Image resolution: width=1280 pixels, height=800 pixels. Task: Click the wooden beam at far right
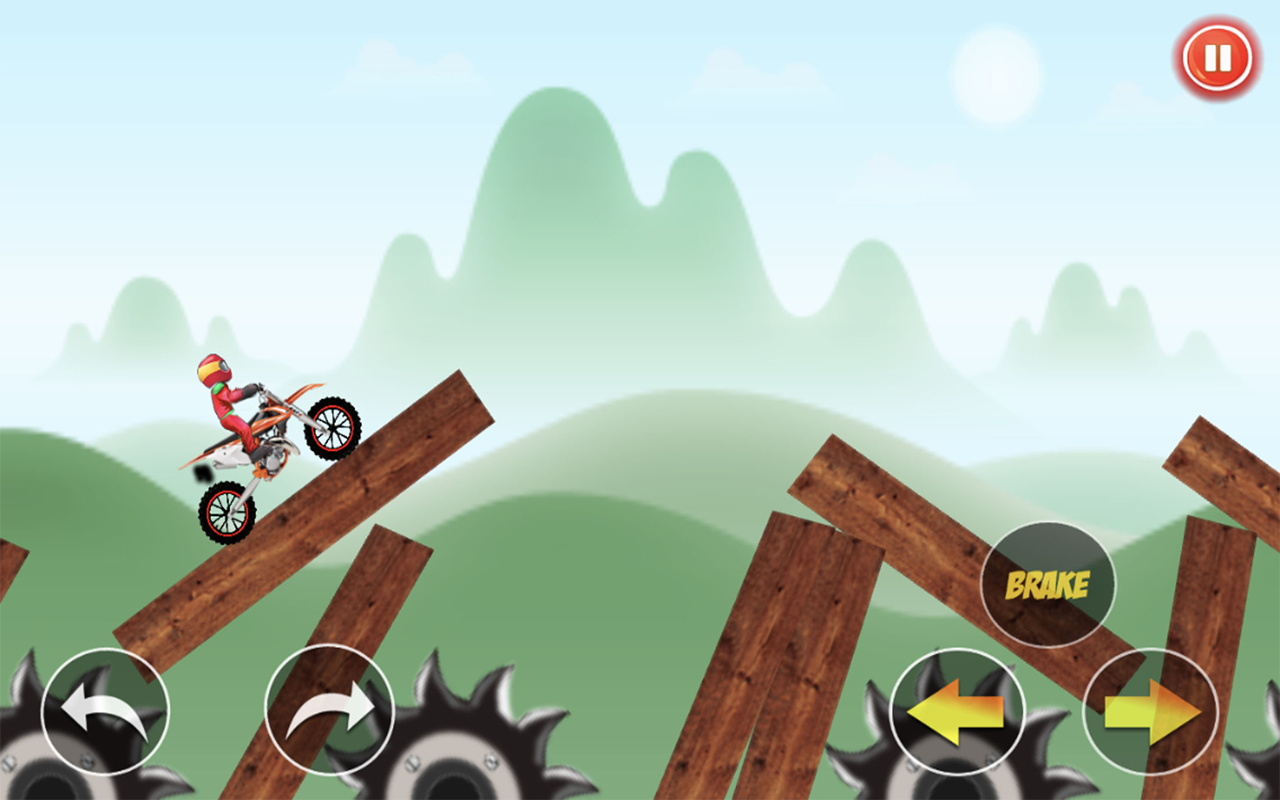pos(1230,470)
